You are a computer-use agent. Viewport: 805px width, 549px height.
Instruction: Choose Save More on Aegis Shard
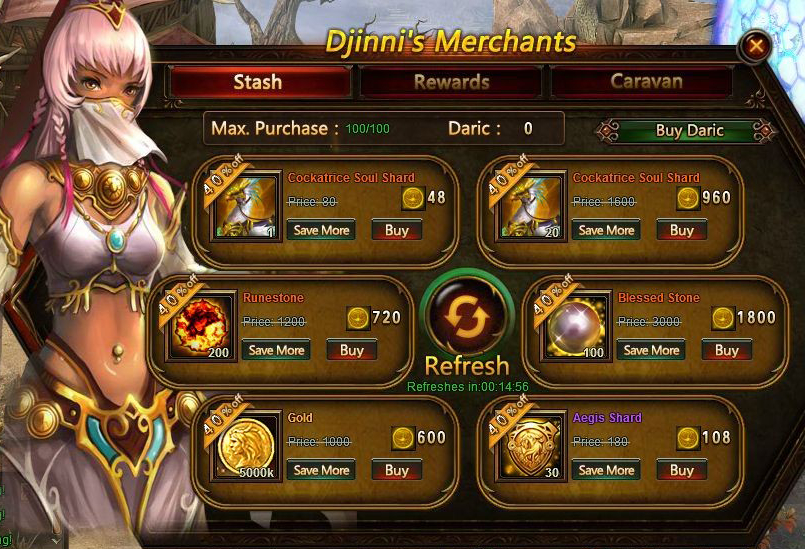click(606, 470)
